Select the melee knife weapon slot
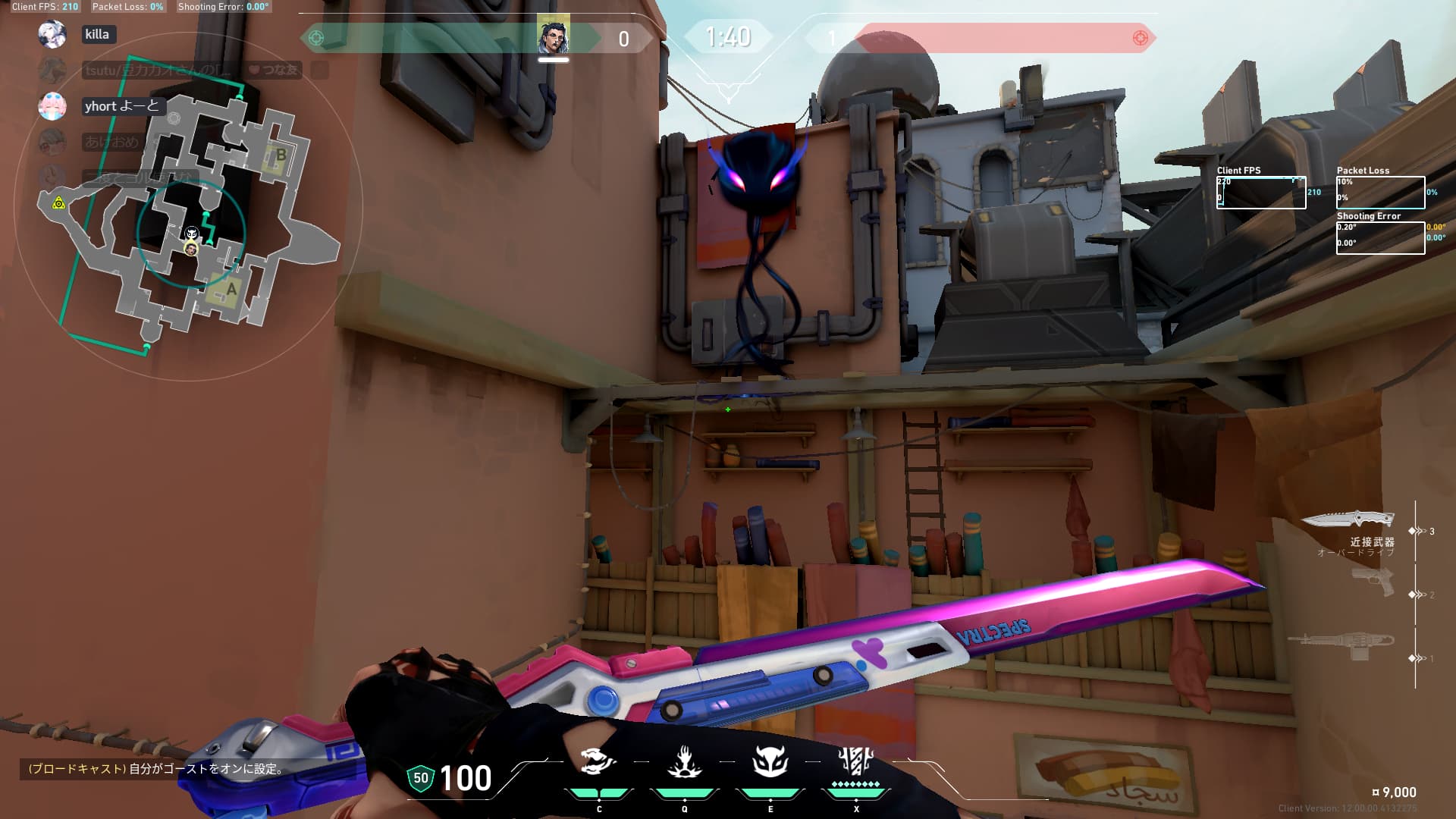The image size is (1456, 819). 1348,520
